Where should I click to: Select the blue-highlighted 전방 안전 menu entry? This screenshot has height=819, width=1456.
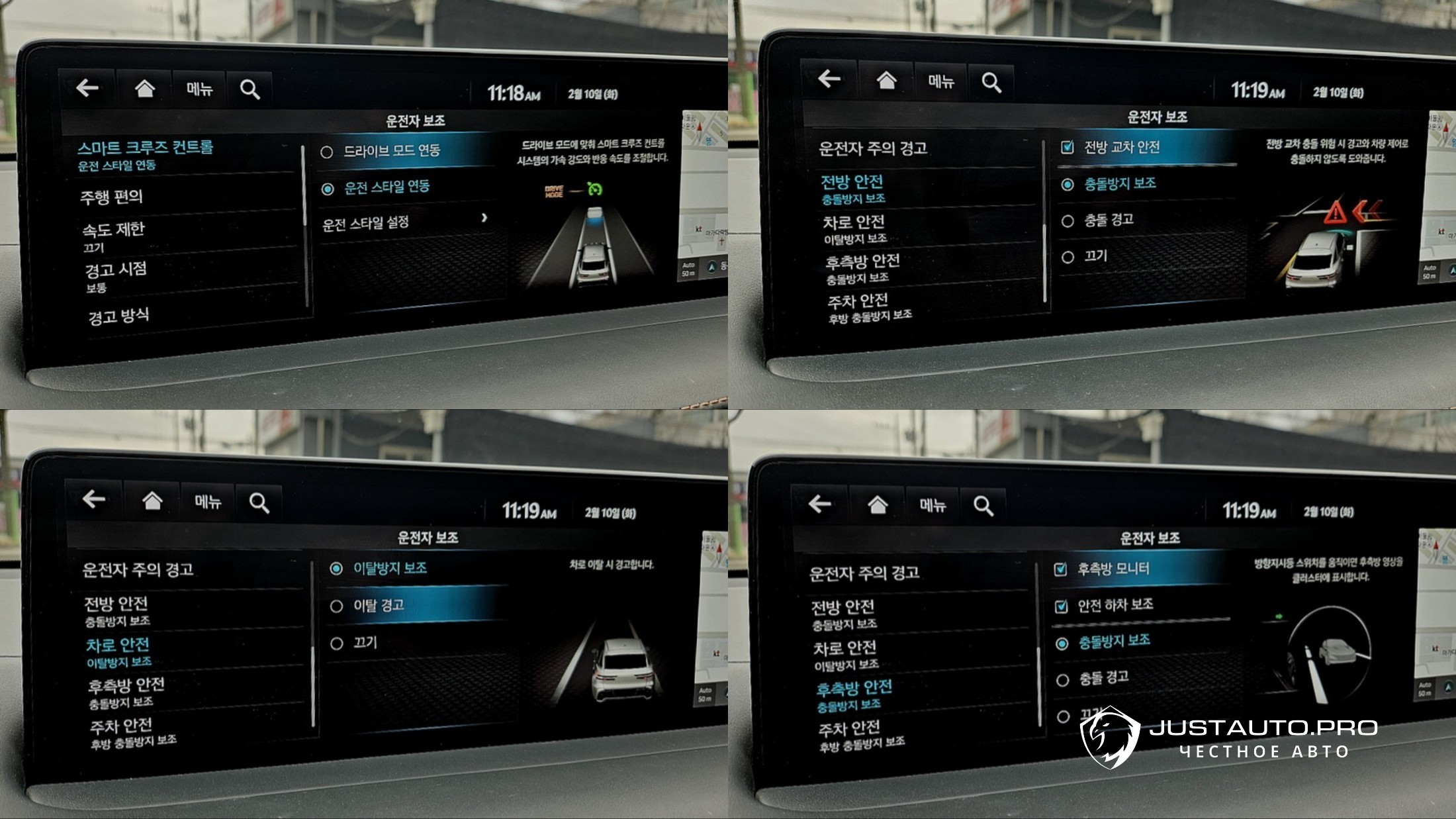(x=852, y=188)
